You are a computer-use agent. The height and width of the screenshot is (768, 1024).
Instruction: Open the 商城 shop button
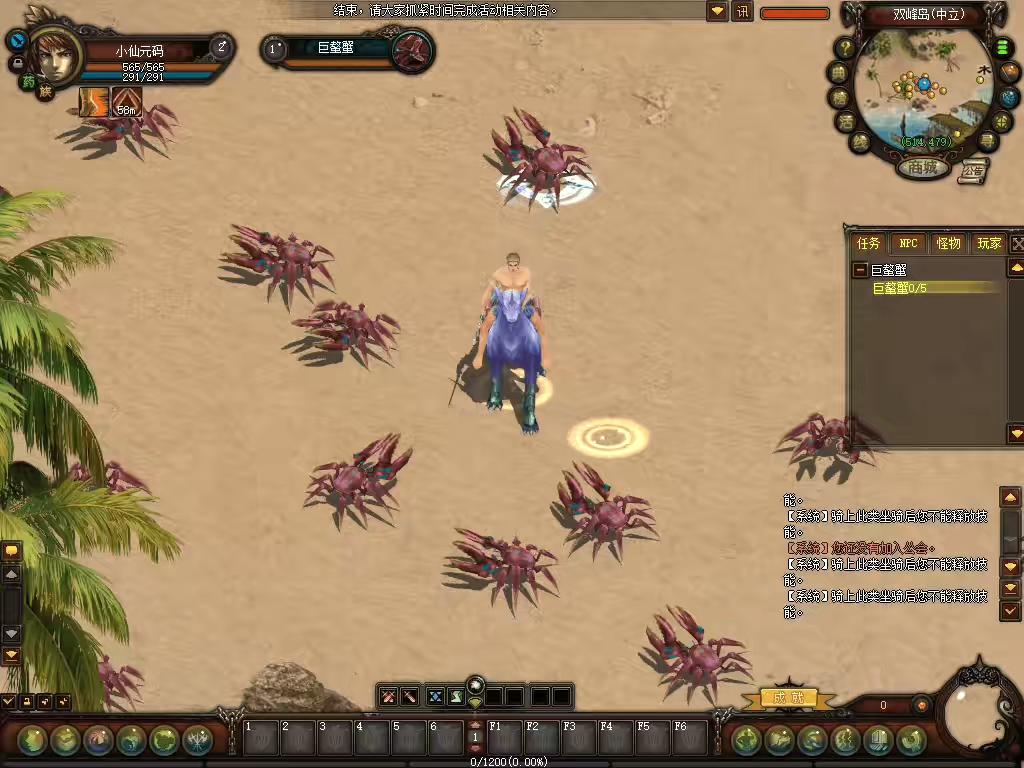[922, 168]
